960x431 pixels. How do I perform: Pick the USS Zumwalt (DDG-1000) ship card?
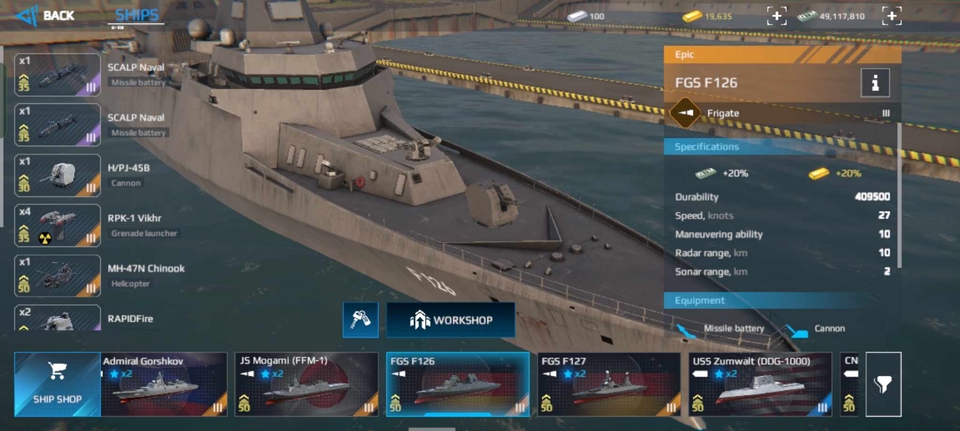pyautogui.click(x=760, y=384)
